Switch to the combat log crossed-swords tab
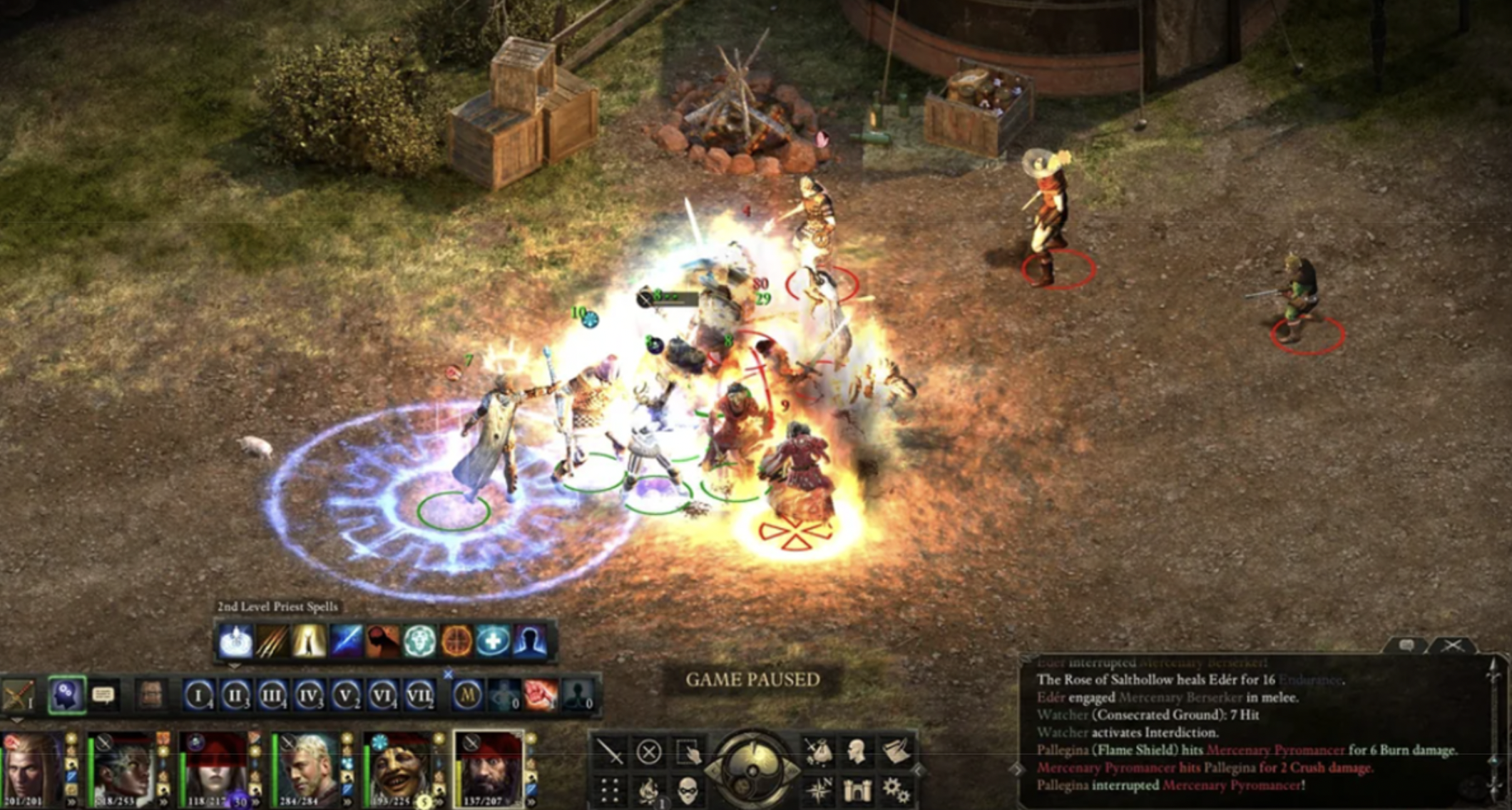The width and height of the screenshot is (1512, 810). coord(1453,646)
